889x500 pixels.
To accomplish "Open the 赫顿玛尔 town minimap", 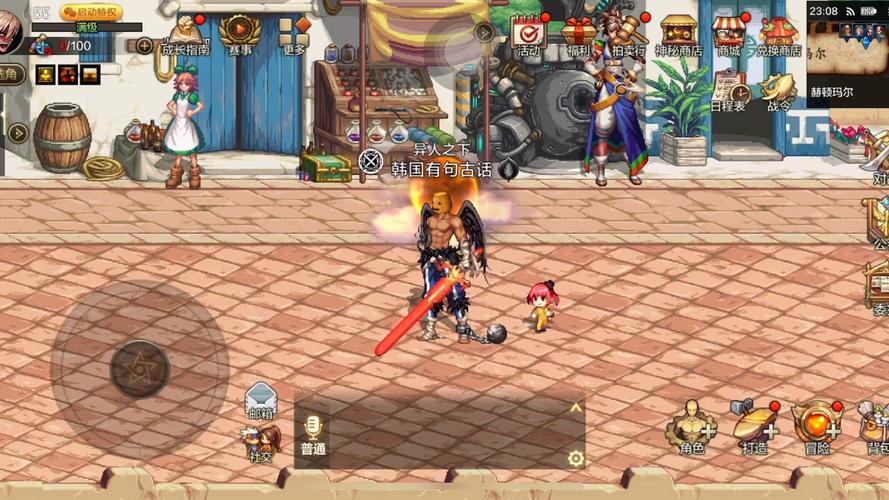I will [x=847, y=58].
